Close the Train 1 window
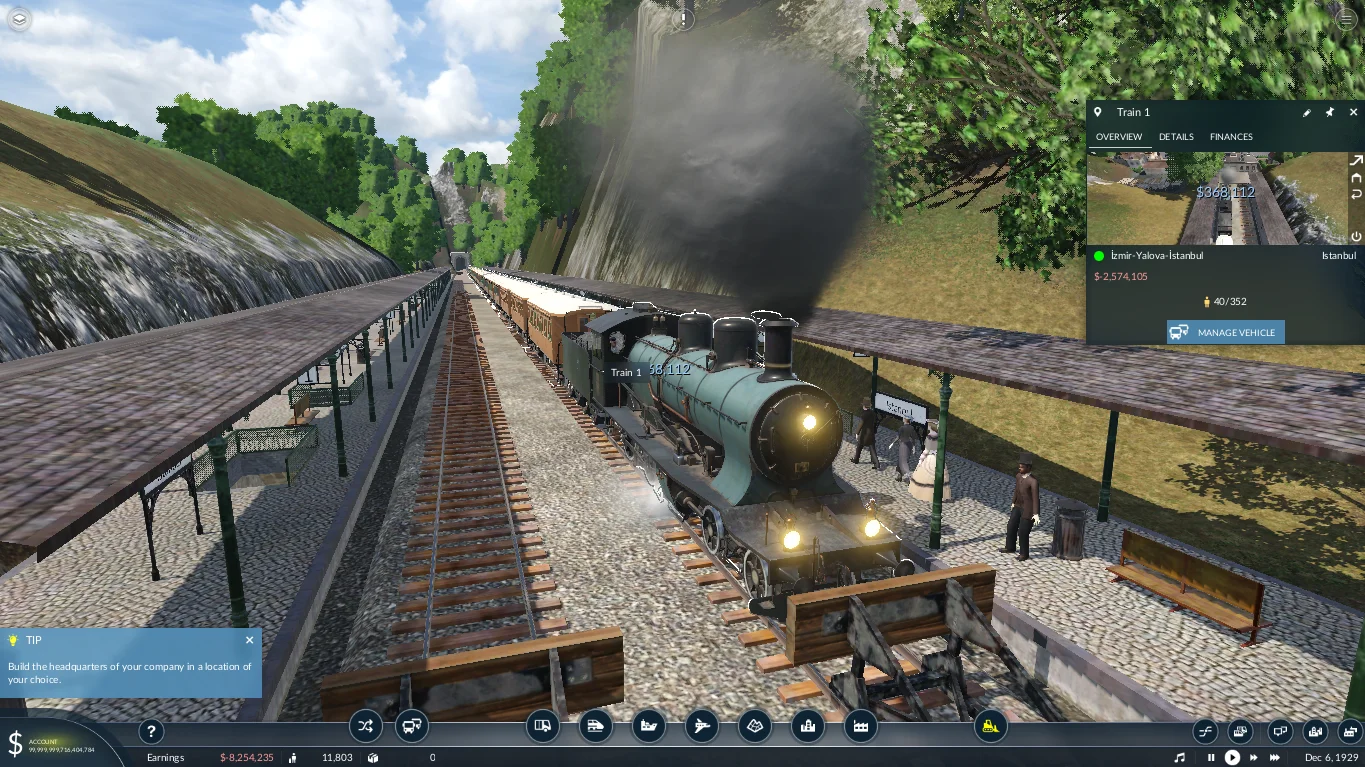The height and width of the screenshot is (767, 1365). [x=1351, y=113]
